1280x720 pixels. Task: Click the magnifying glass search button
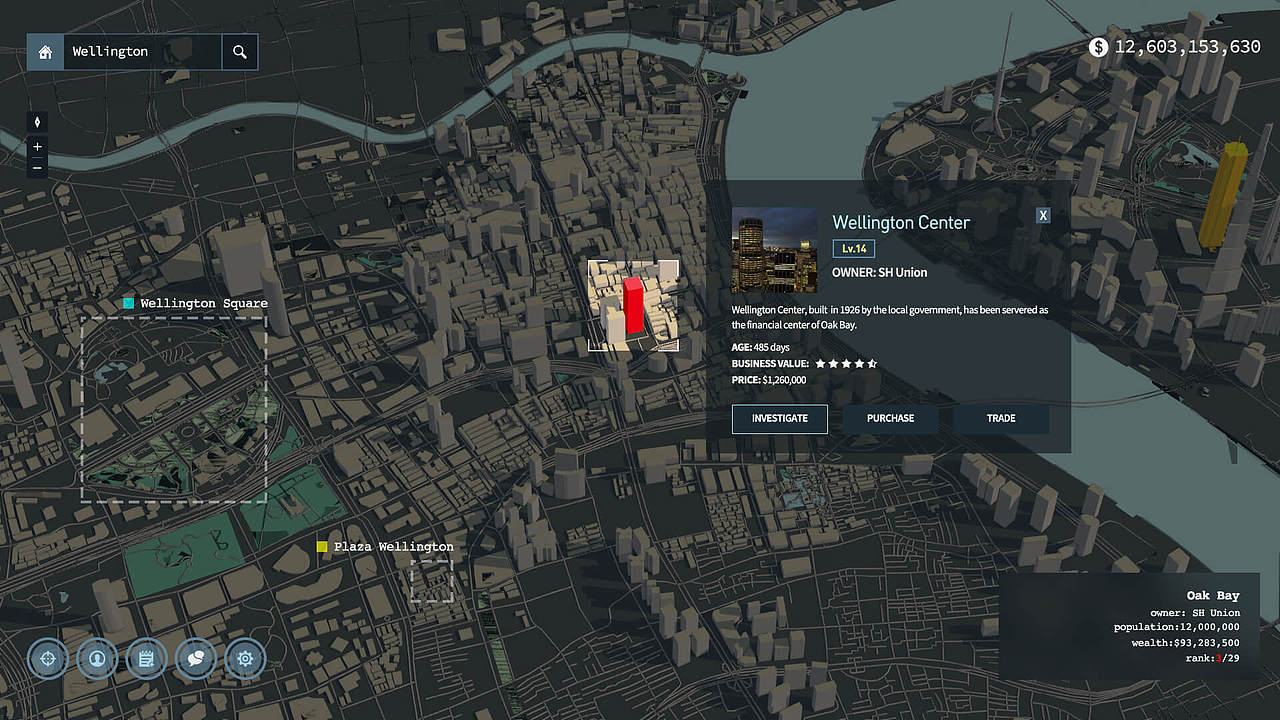click(240, 52)
